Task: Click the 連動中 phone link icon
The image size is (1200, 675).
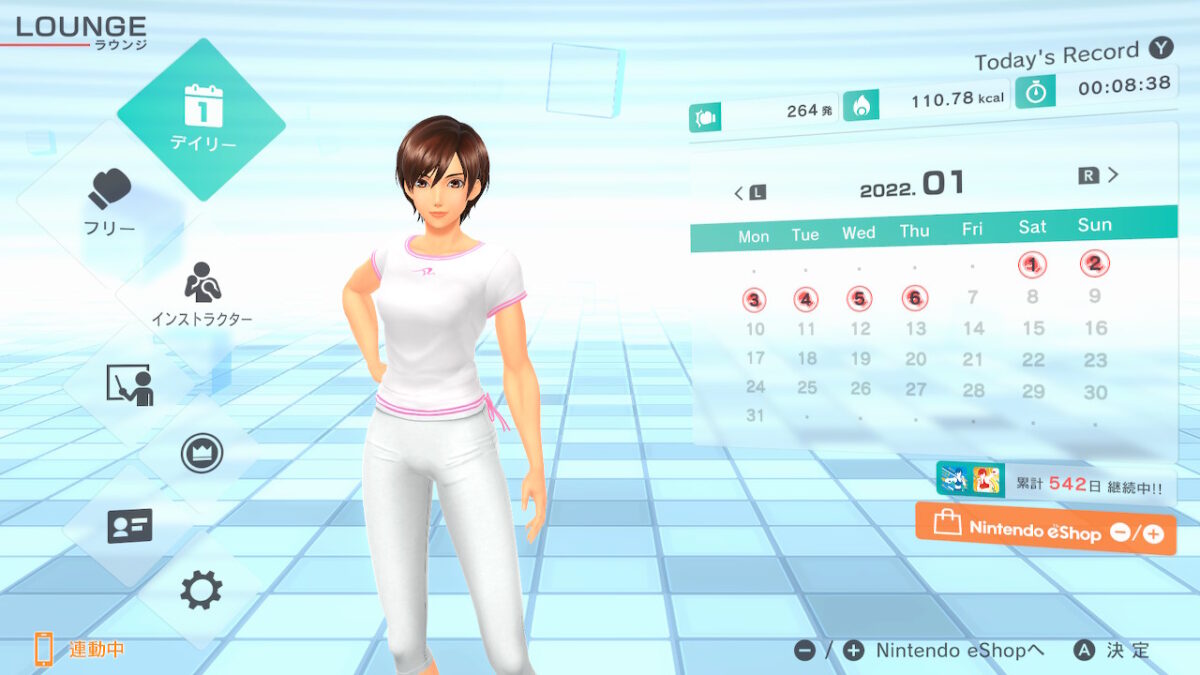Action: point(44,649)
